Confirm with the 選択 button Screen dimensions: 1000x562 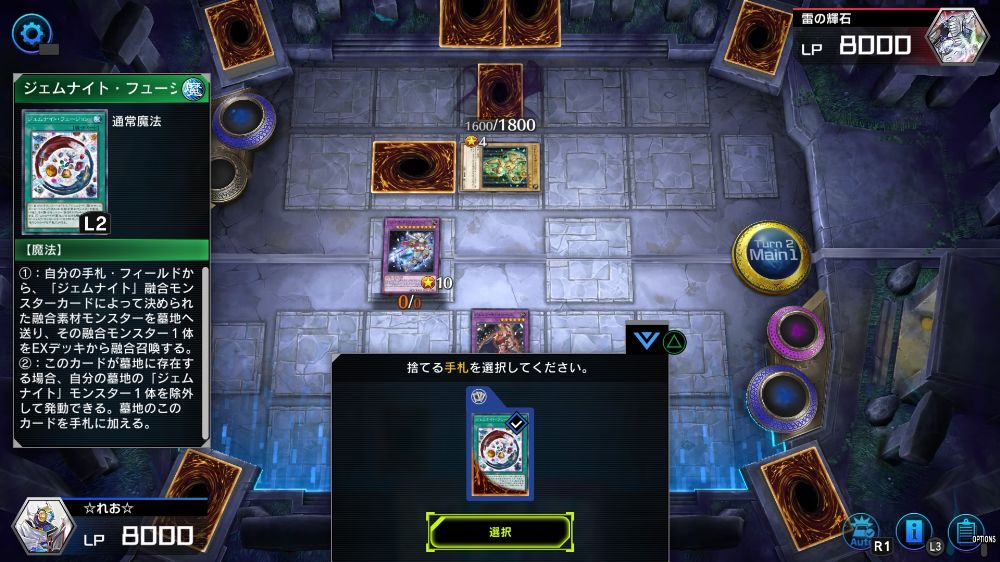(500, 532)
